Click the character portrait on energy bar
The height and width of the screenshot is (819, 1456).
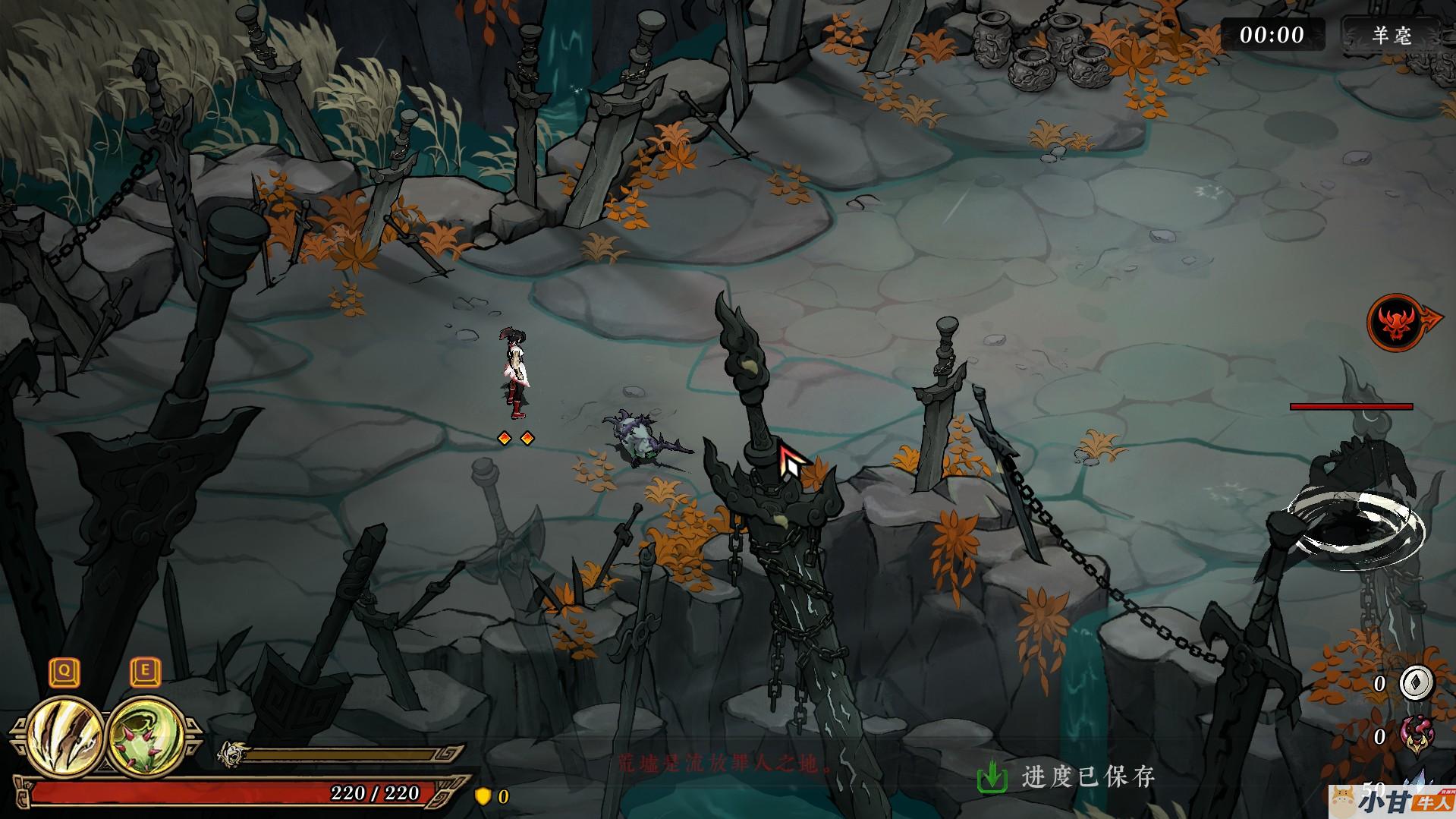click(x=231, y=754)
